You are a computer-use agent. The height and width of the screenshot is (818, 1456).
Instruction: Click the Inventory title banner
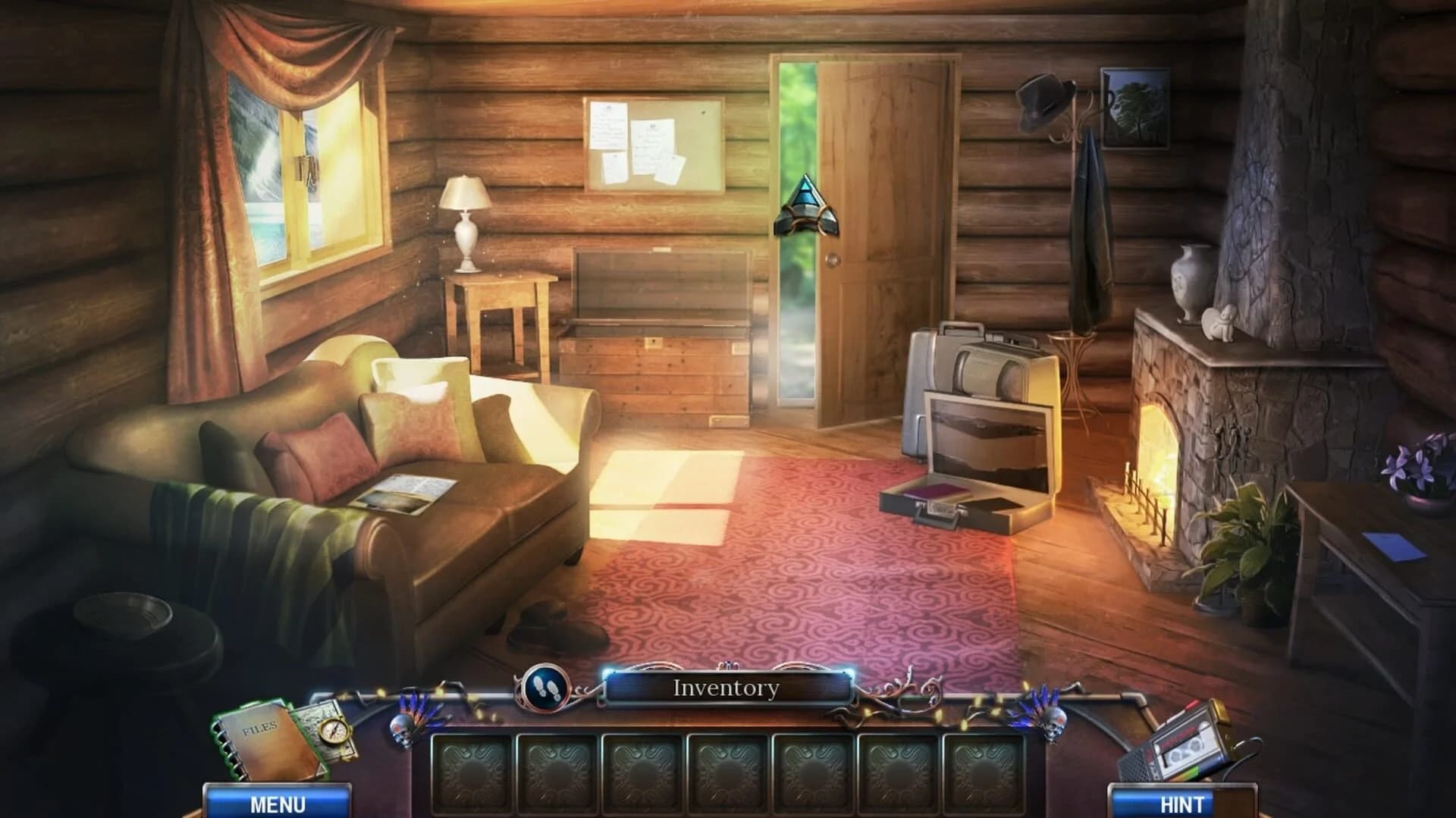(x=726, y=688)
